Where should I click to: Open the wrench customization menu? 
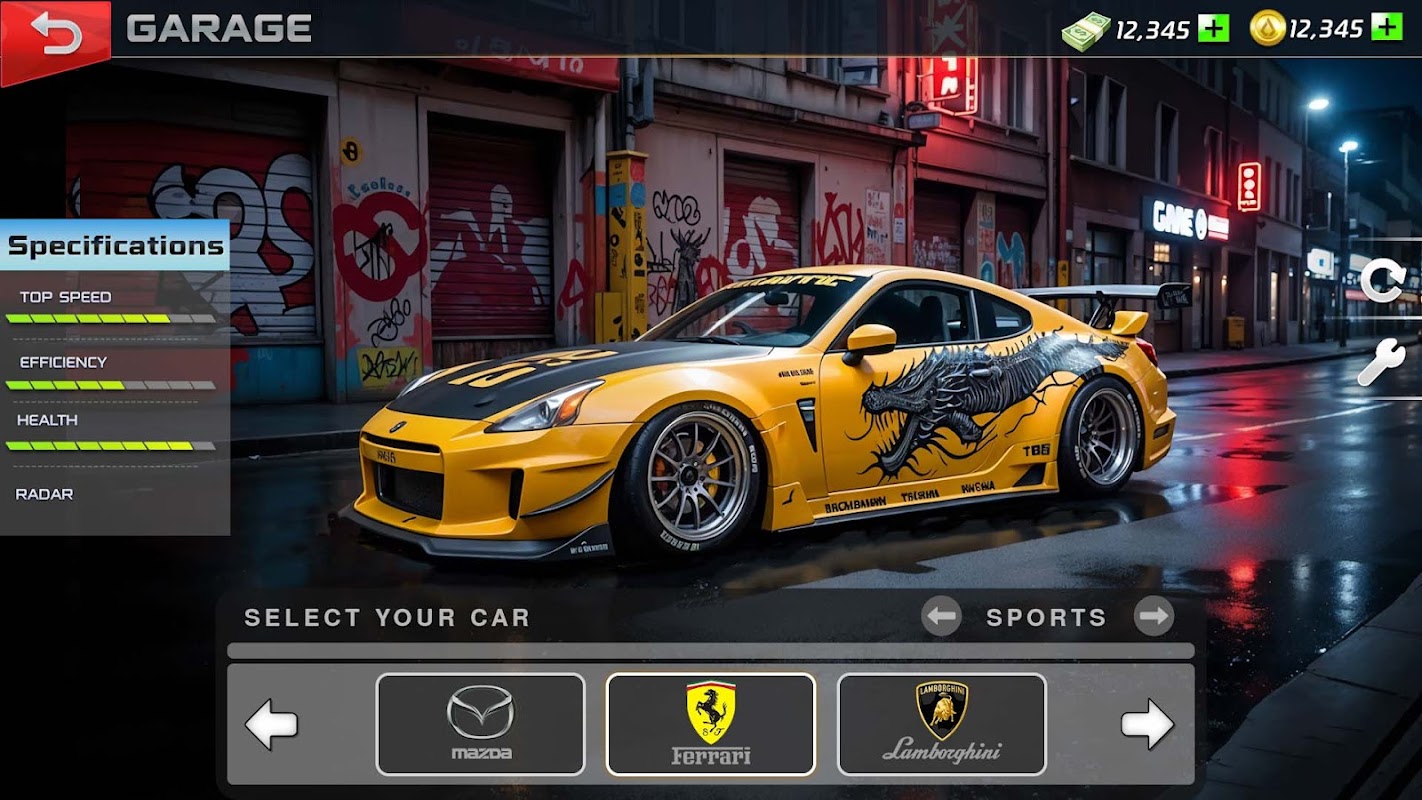tap(1381, 362)
